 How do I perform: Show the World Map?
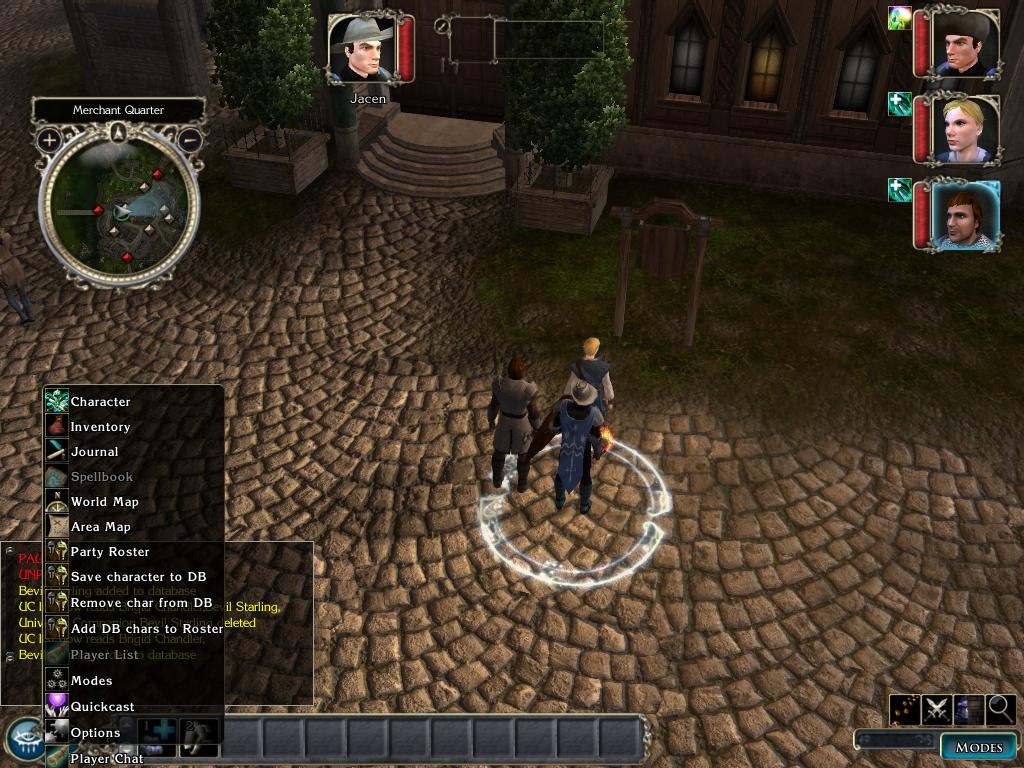pyautogui.click(x=104, y=502)
